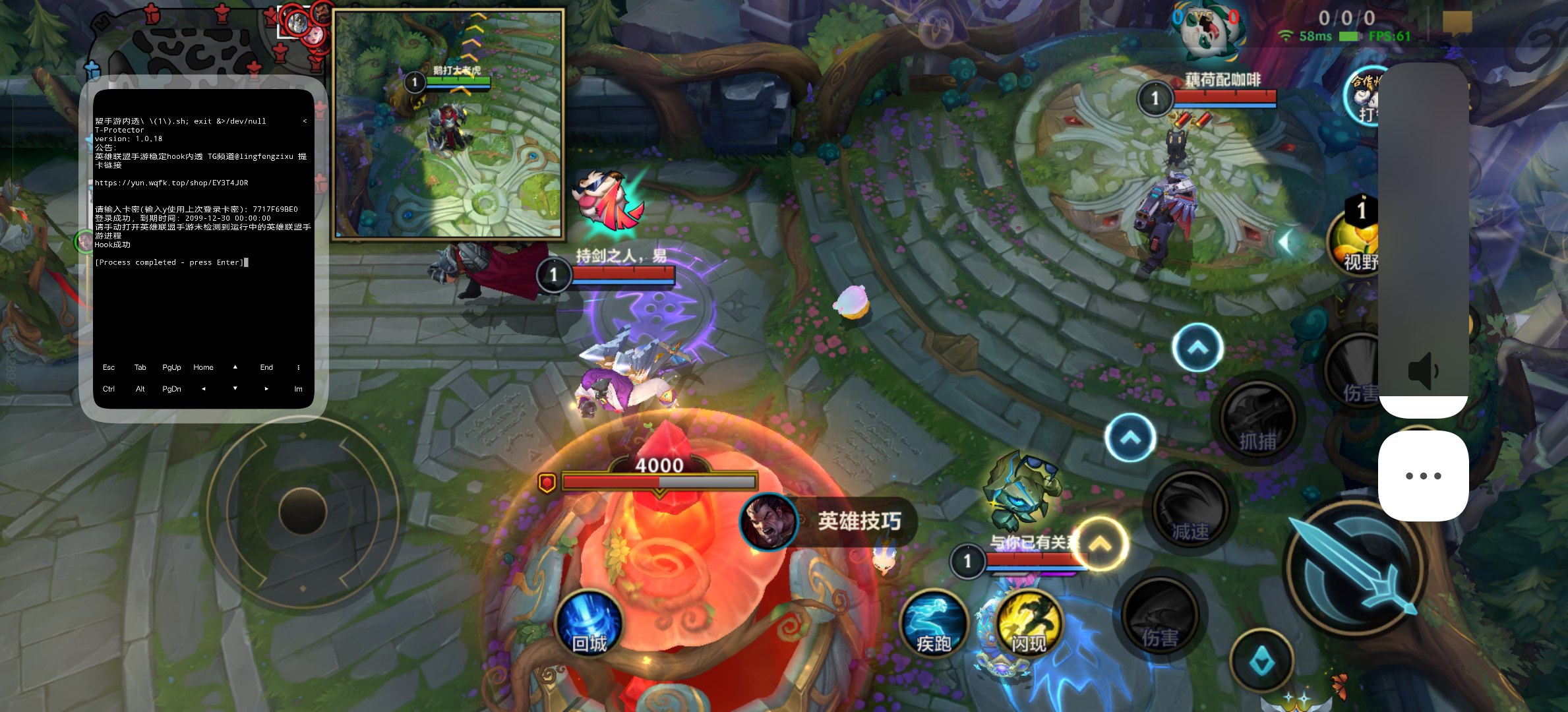Open the chat bubble icon

[x=1457, y=23]
